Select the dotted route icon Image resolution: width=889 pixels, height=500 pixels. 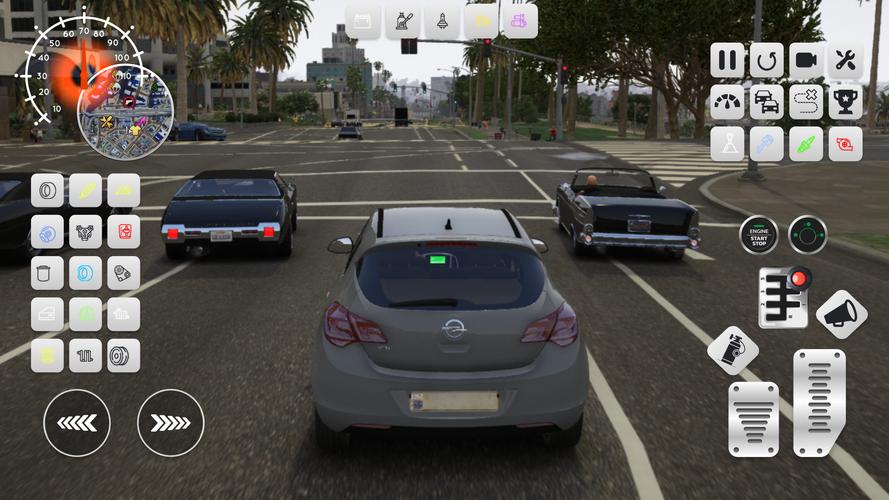(x=806, y=102)
